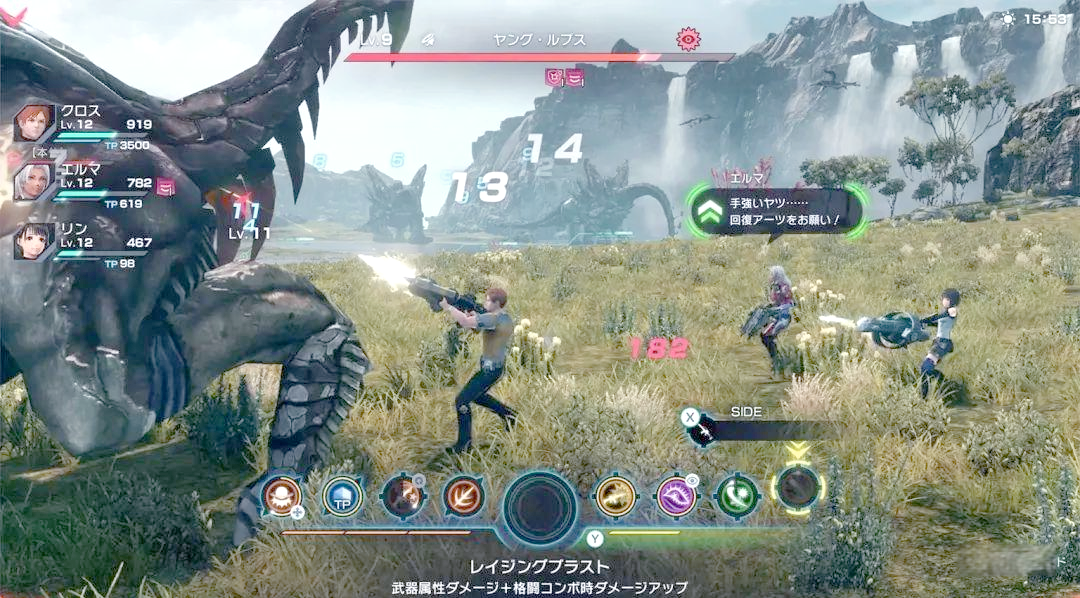The height and width of the screenshot is (598, 1080).
Task: Select the orange gear-helmet art on the palette
Action: tap(281, 494)
